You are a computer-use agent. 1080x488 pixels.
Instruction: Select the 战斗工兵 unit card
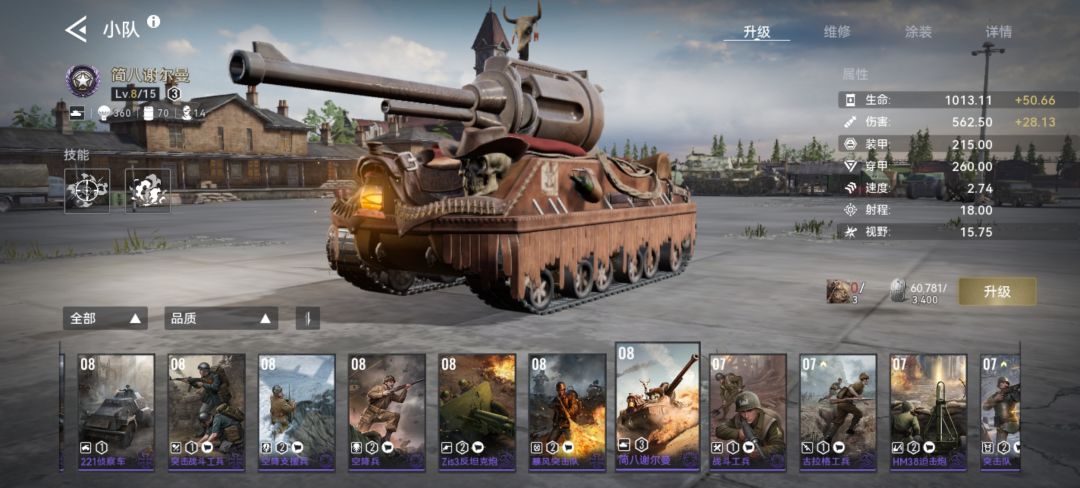[748, 411]
